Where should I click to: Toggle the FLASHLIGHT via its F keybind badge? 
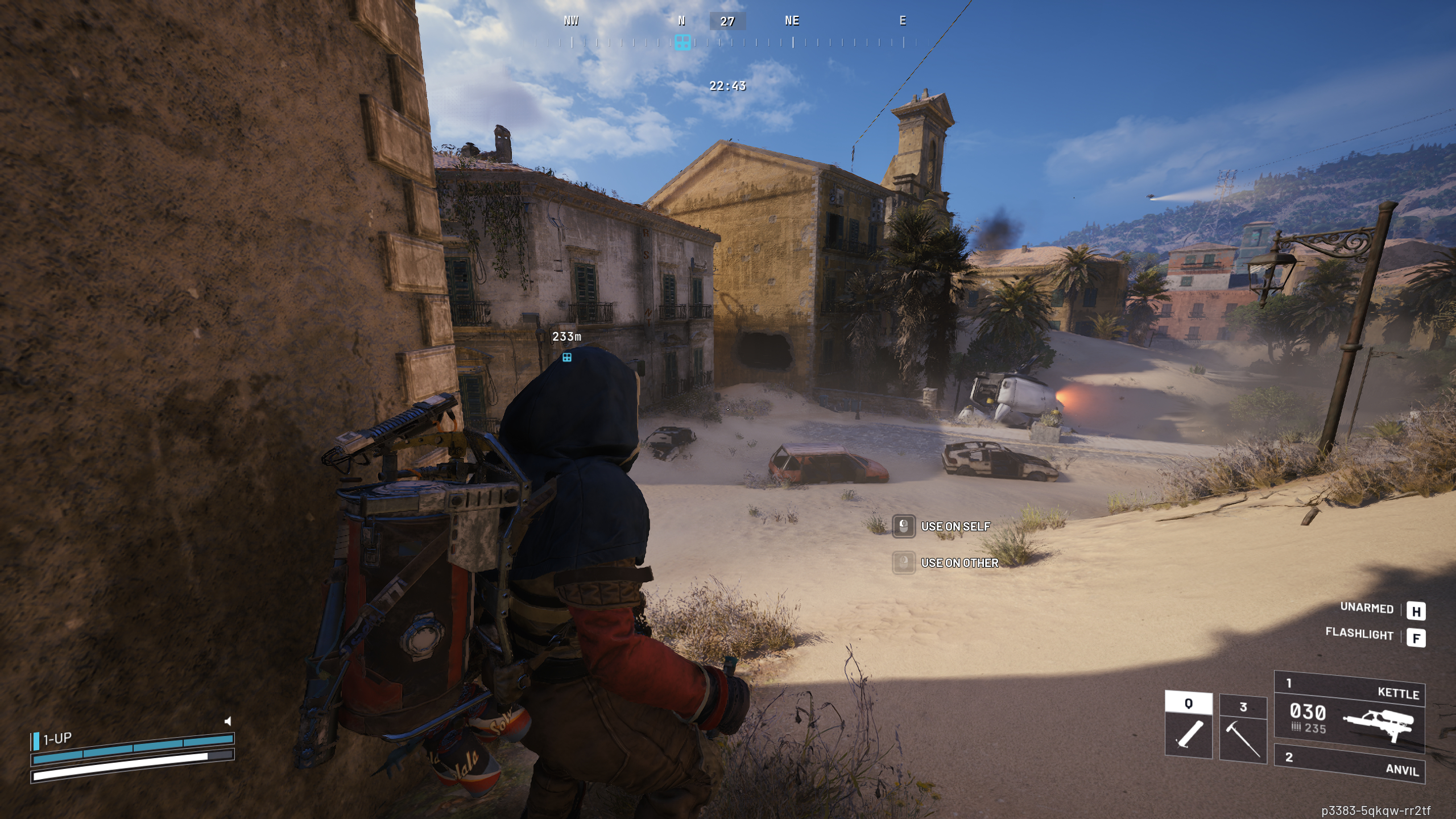coord(1417,639)
